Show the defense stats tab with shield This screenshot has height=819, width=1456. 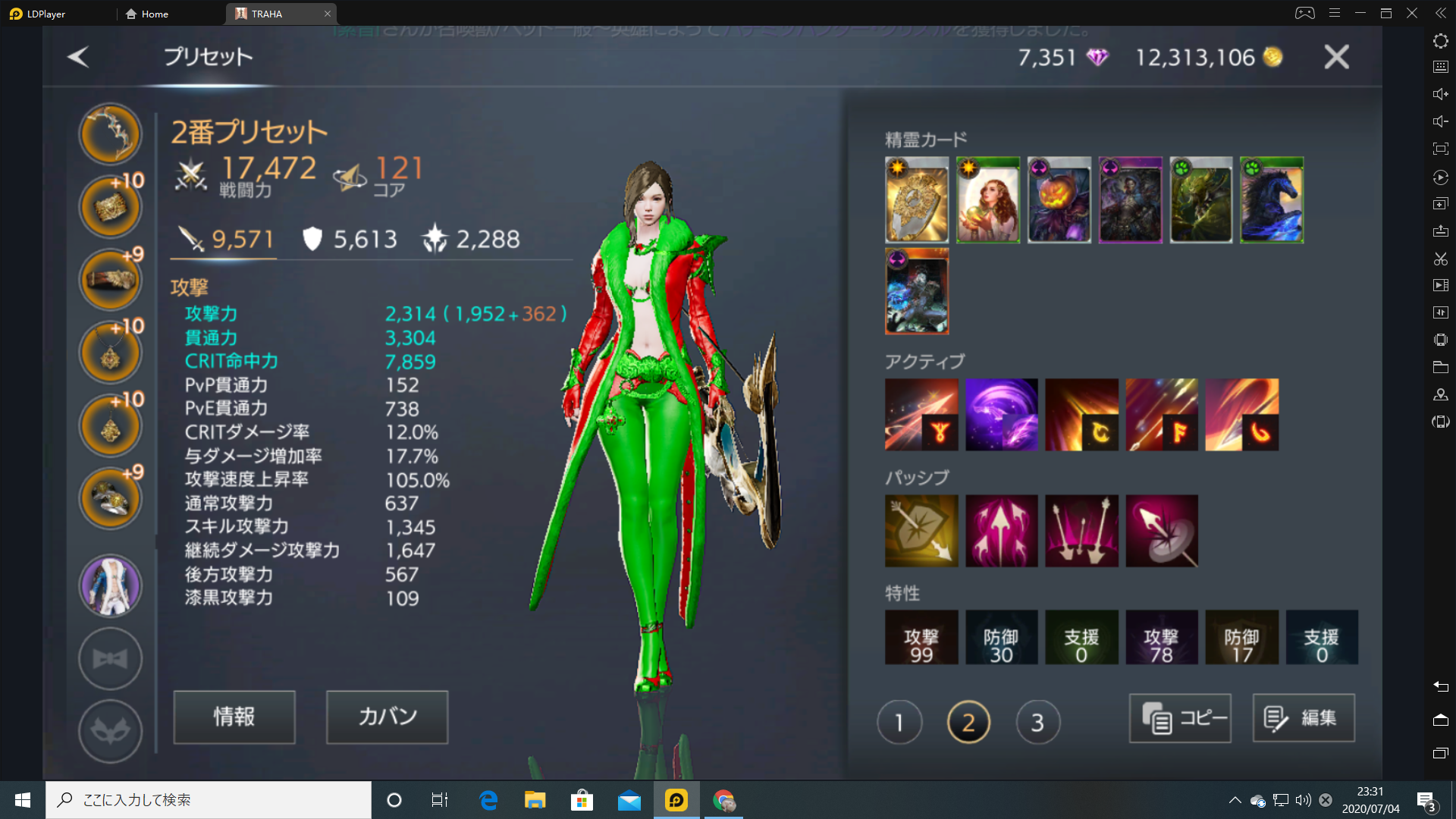tap(350, 240)
